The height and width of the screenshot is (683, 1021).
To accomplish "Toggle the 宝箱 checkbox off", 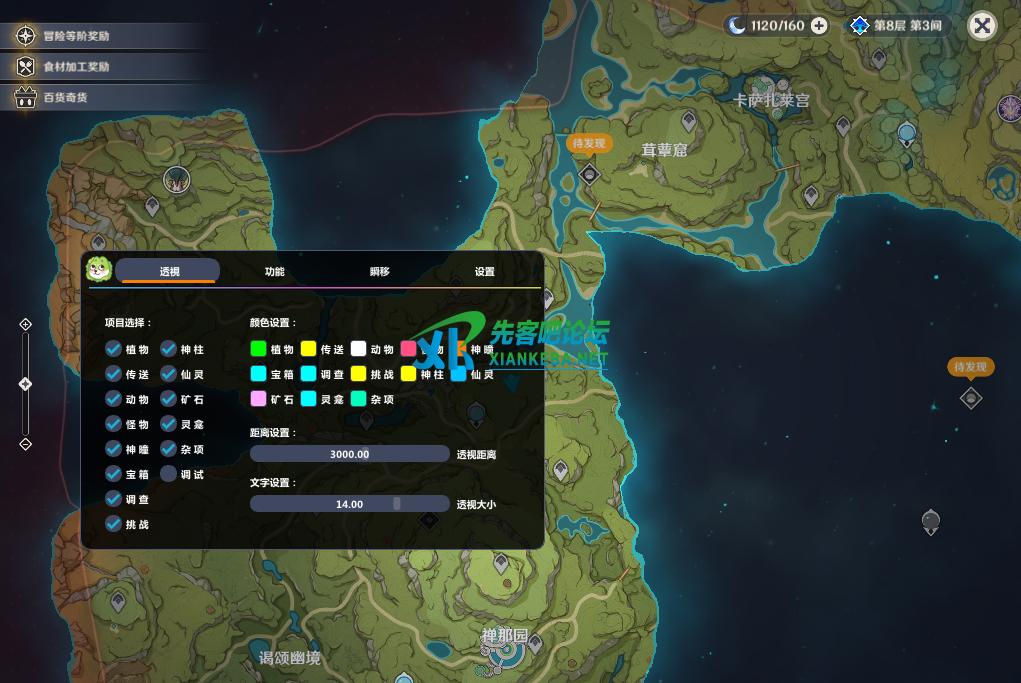I will pos(114,474).
